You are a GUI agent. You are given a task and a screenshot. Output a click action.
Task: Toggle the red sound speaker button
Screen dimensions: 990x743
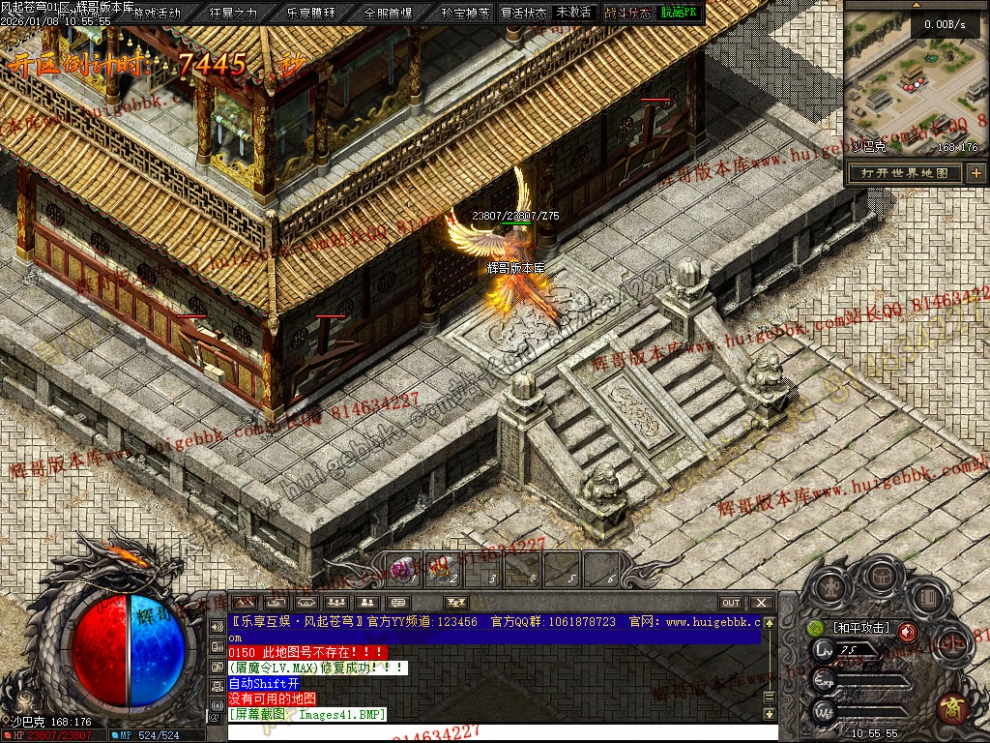pyautogui.click(x=907, y=631)
